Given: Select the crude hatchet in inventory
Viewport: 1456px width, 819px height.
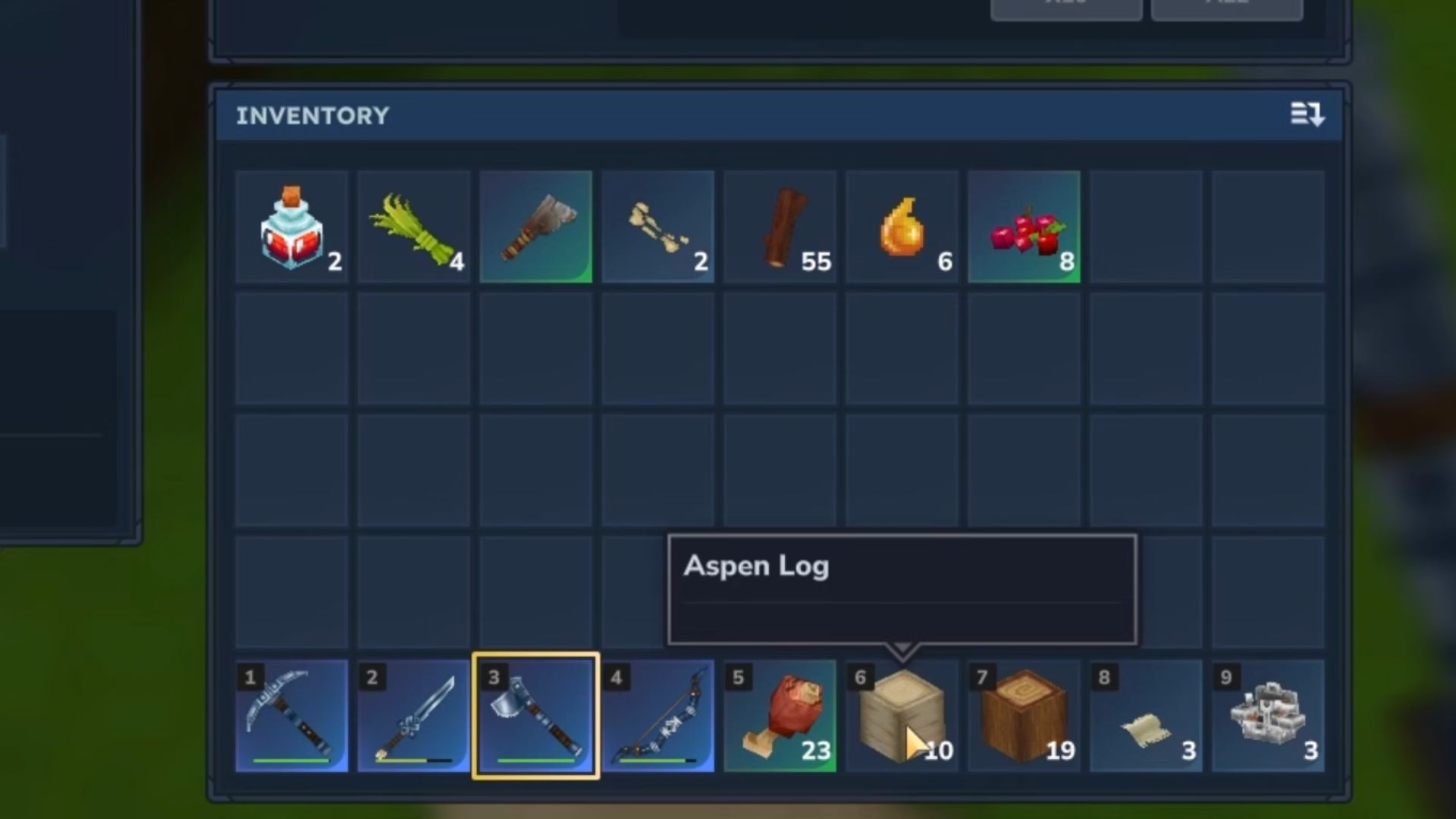Looking at the screenshot, I should [x=535, y=227].
